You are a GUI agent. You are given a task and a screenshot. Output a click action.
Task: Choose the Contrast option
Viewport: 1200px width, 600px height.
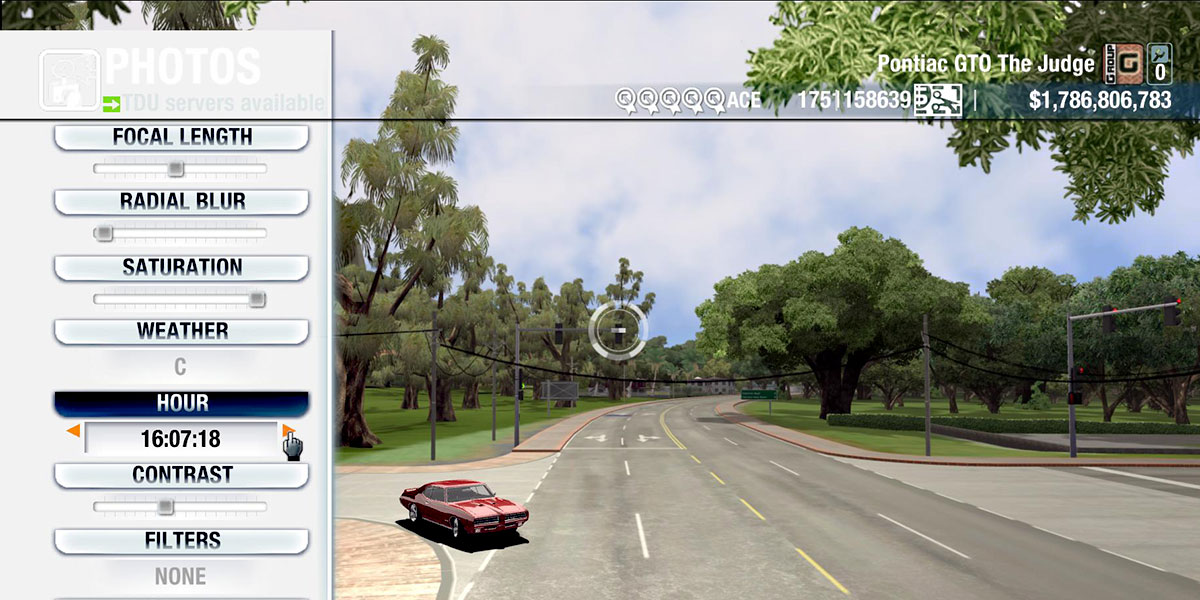(x=181, y=475)
